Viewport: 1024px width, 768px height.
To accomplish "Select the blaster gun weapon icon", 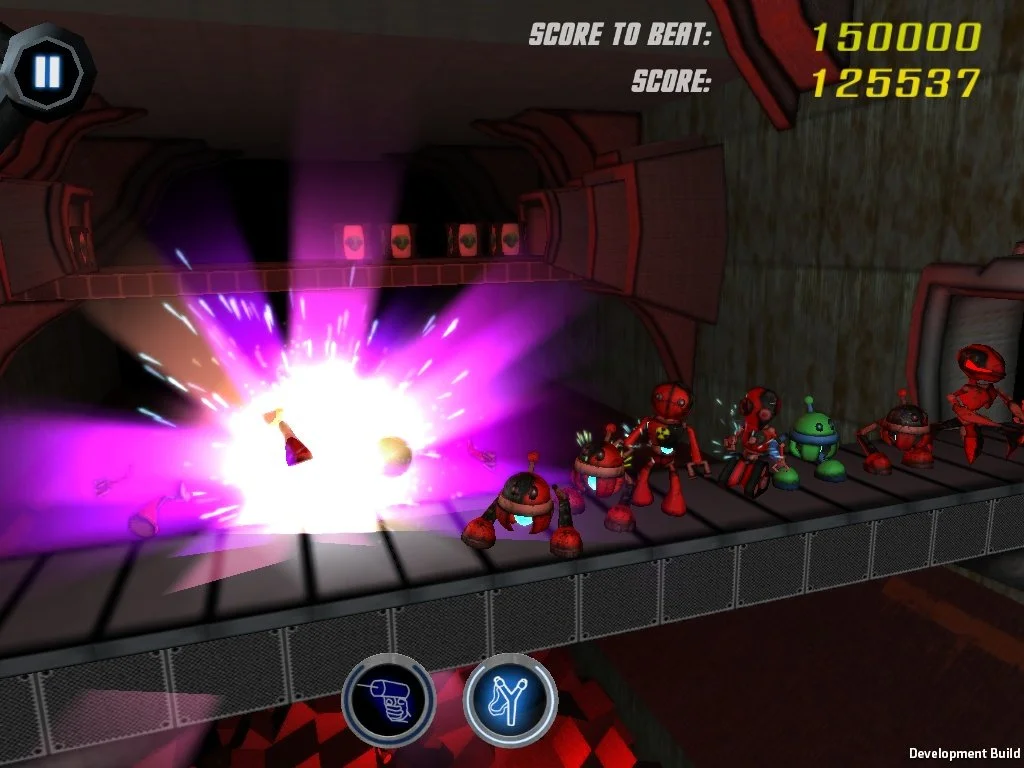I will [388, 699].
